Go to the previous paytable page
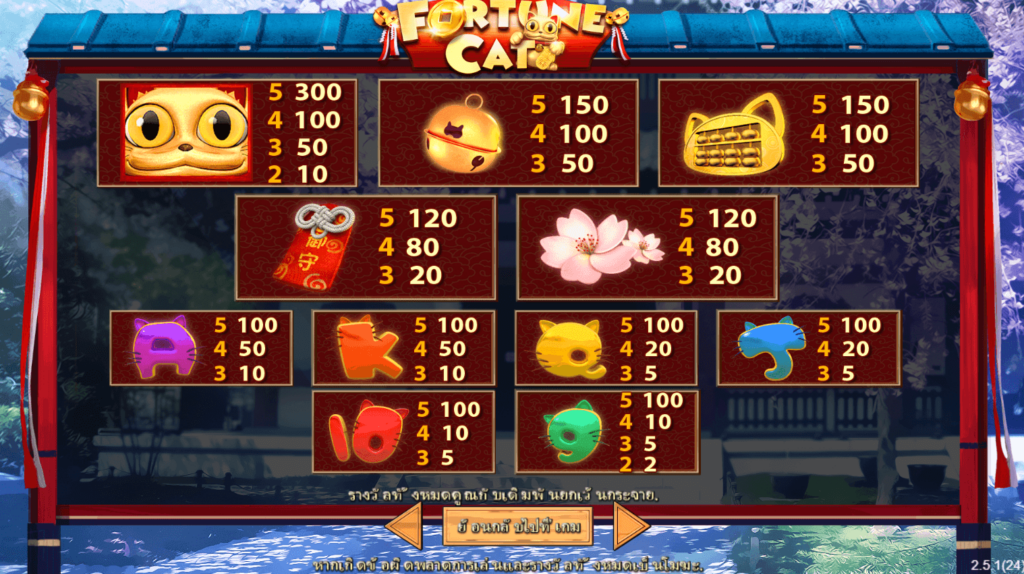The width and height of the screenshot is (1024, 574). coord(403,526)
